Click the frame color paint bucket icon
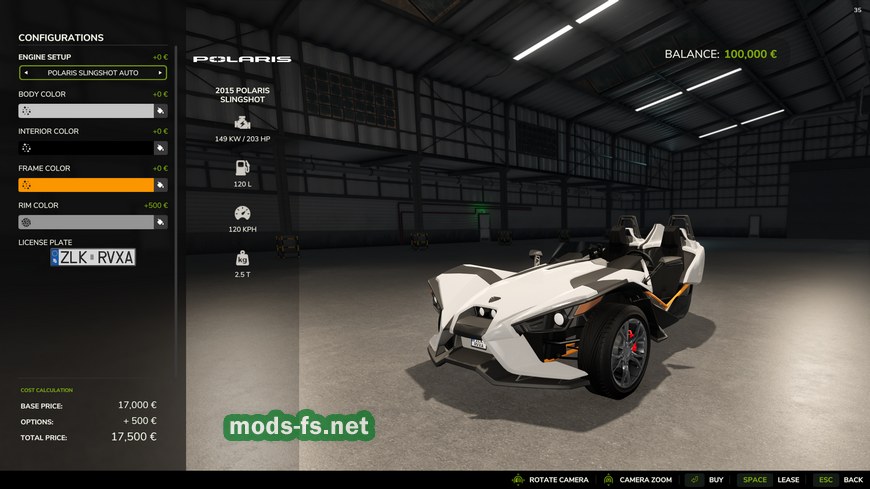The width and height of the screenshot is (870, 489). 160,185
